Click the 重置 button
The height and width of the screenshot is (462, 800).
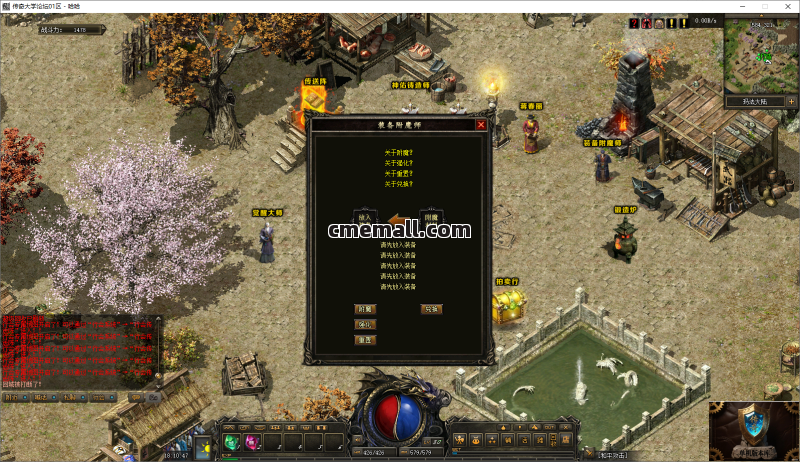coord(365,340)
